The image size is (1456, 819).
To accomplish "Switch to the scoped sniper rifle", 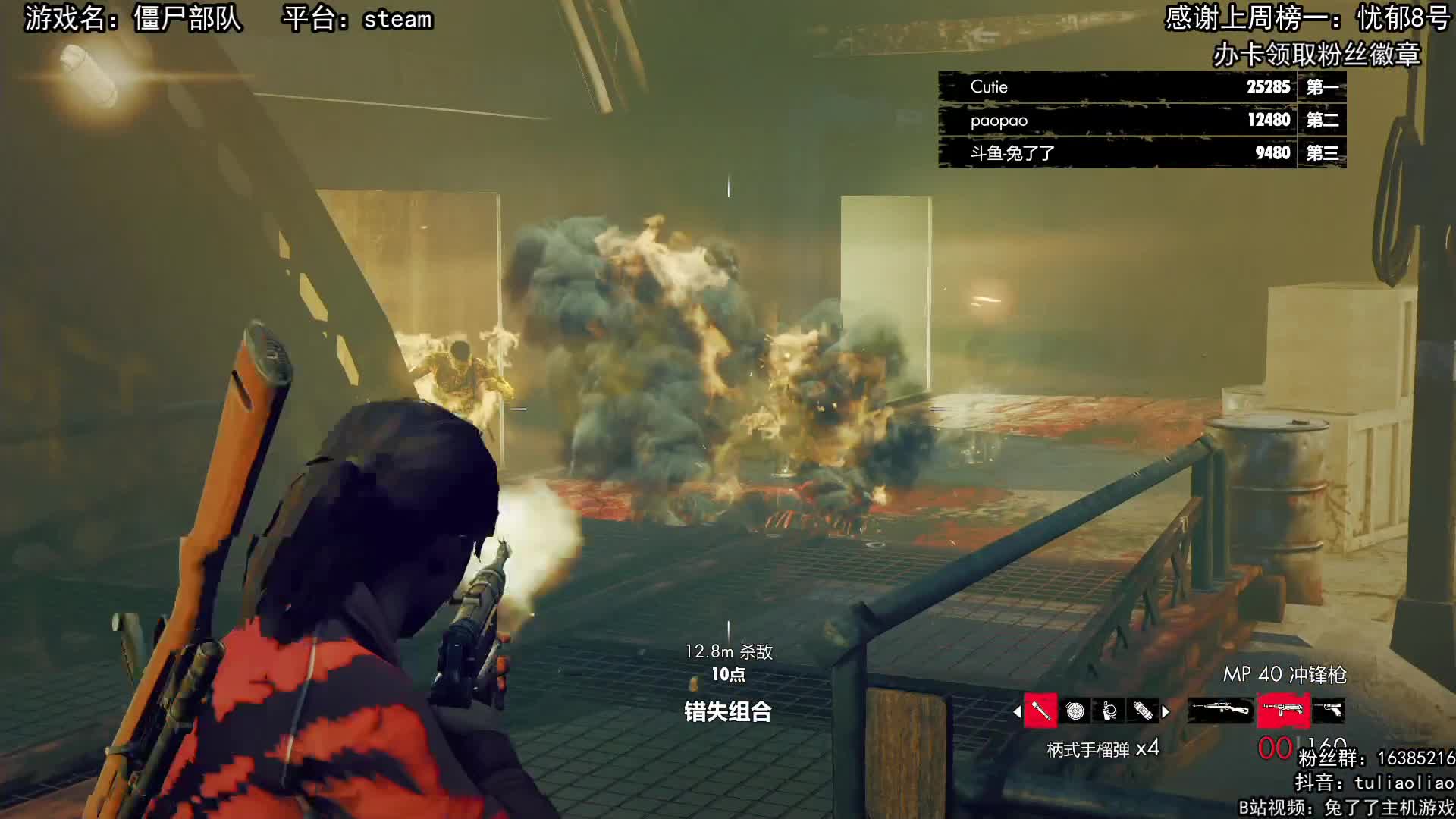I will tap(1219, 710).
